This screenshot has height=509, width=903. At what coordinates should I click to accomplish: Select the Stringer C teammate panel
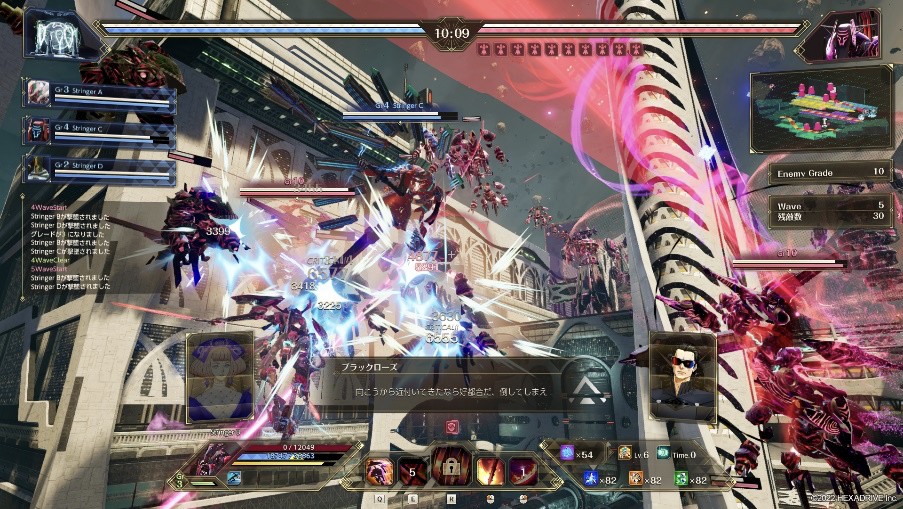(100, 130)
